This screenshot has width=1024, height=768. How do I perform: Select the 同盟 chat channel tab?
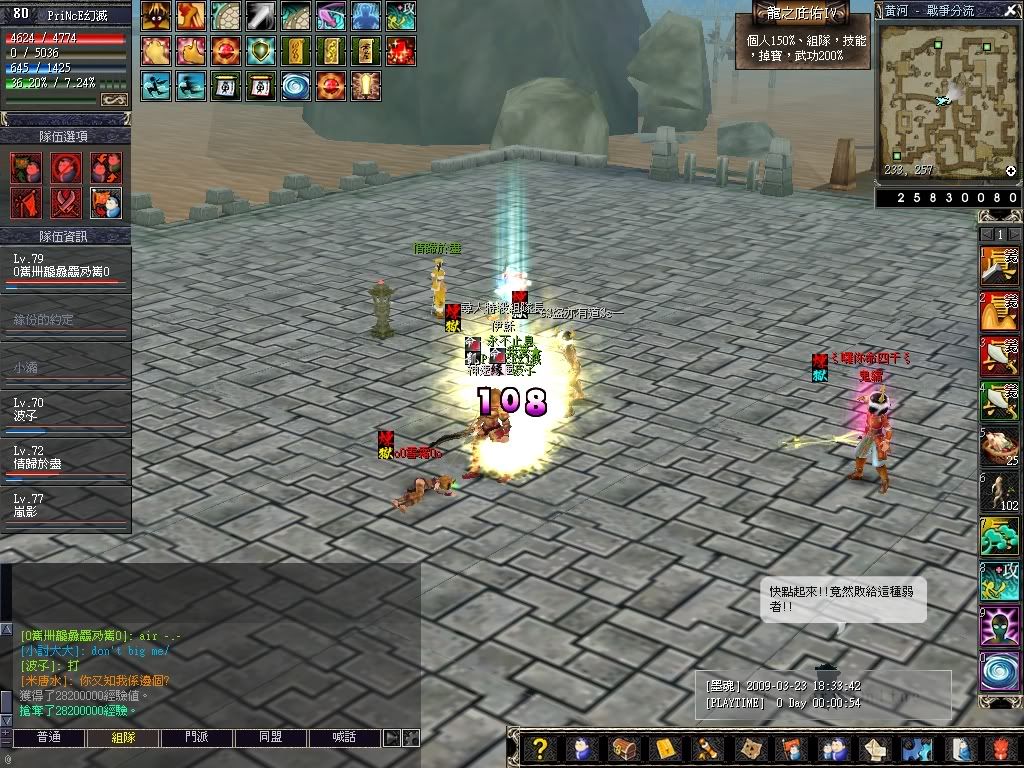point(270,738)
